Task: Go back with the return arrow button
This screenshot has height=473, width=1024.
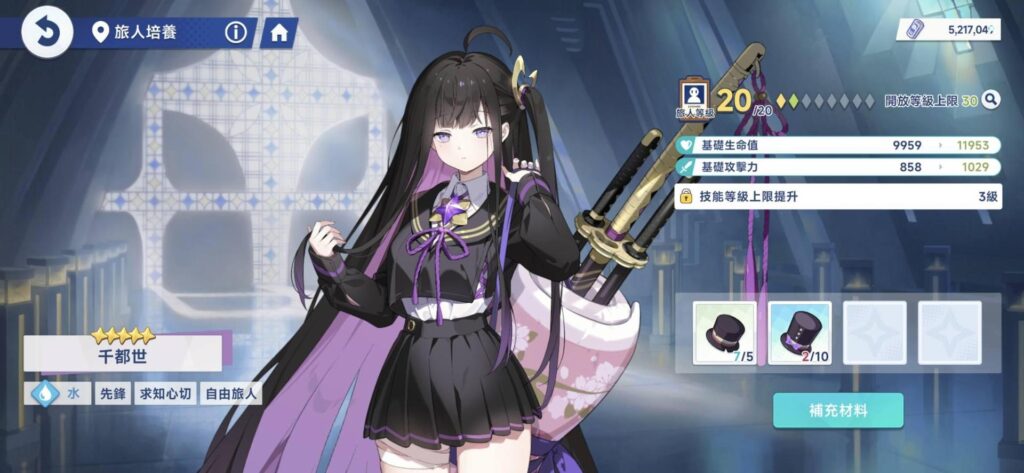Action: (x=46, y=32)
